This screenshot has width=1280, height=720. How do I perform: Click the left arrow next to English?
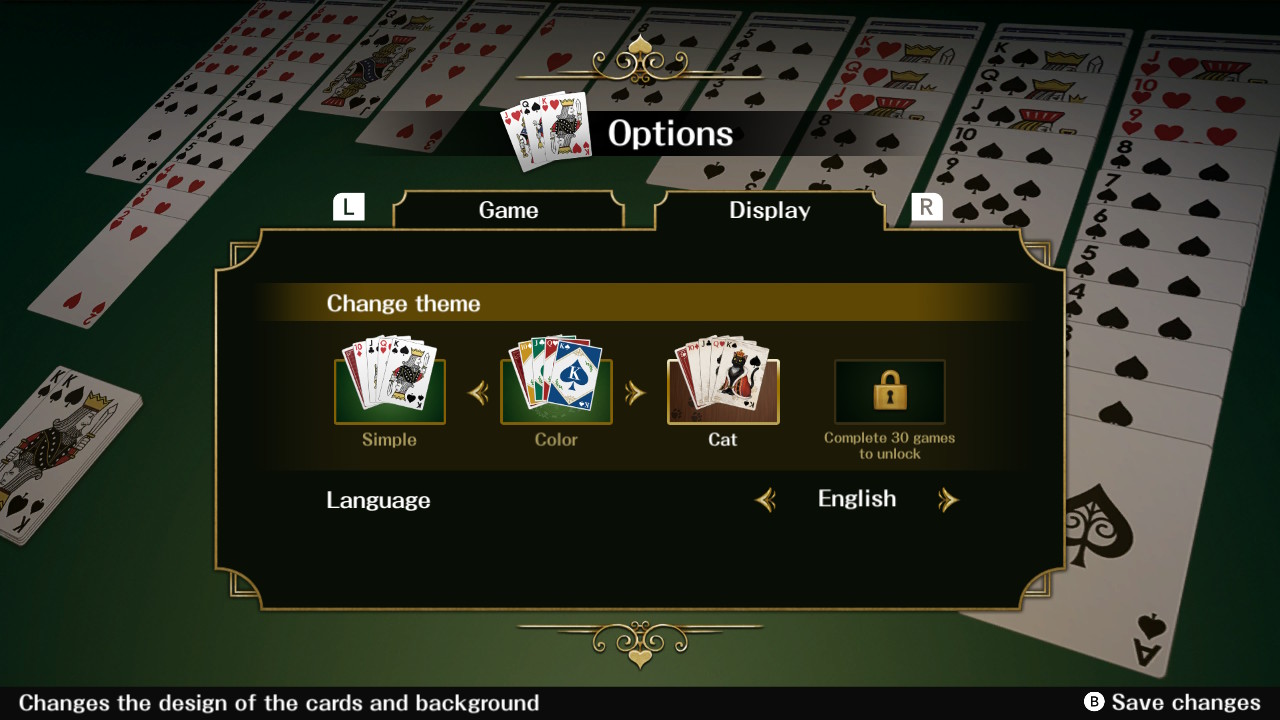pyautogui.click(x=766, y=499)
